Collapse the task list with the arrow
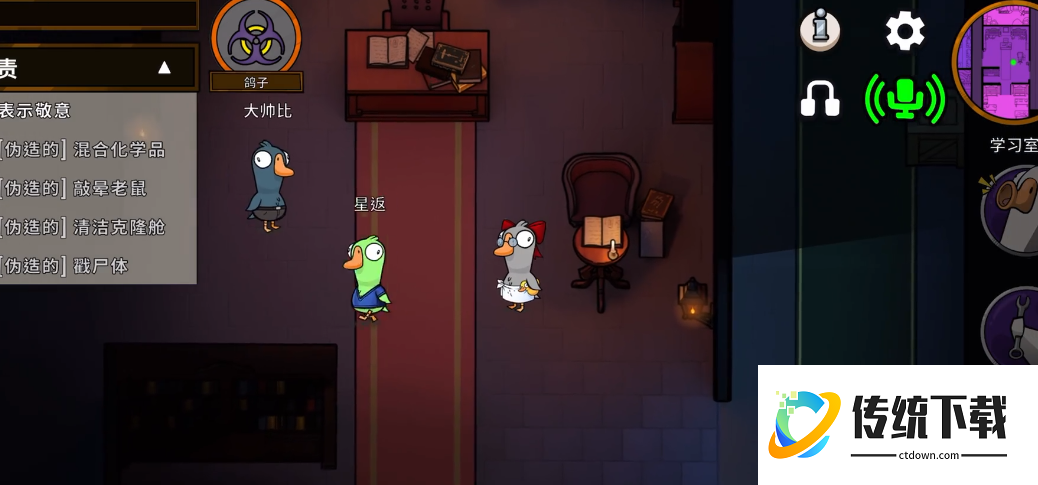This screenshot has height=485, width=1038. point(165,68)
